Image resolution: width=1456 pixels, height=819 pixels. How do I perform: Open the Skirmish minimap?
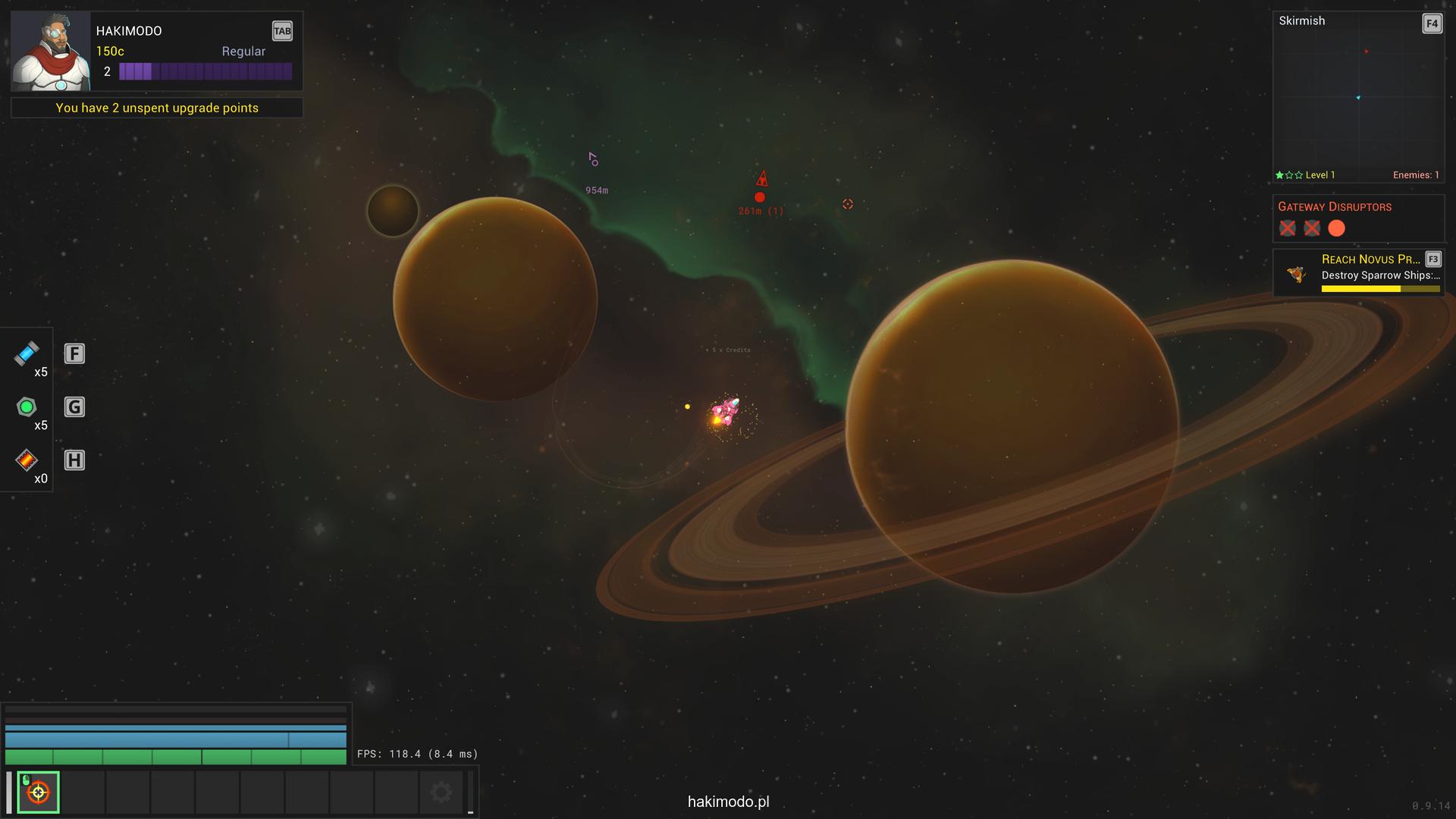[x=1357, y=97]
